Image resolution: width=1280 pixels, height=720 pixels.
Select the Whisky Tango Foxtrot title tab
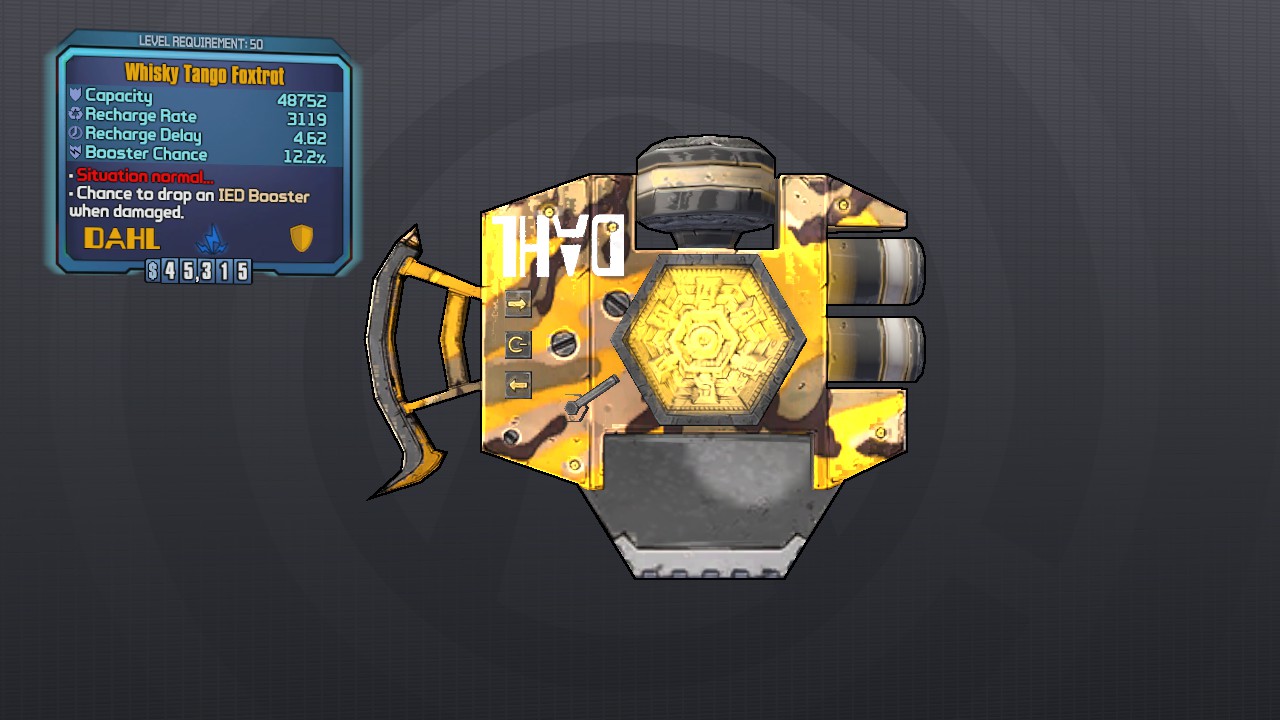coord(203,74)
